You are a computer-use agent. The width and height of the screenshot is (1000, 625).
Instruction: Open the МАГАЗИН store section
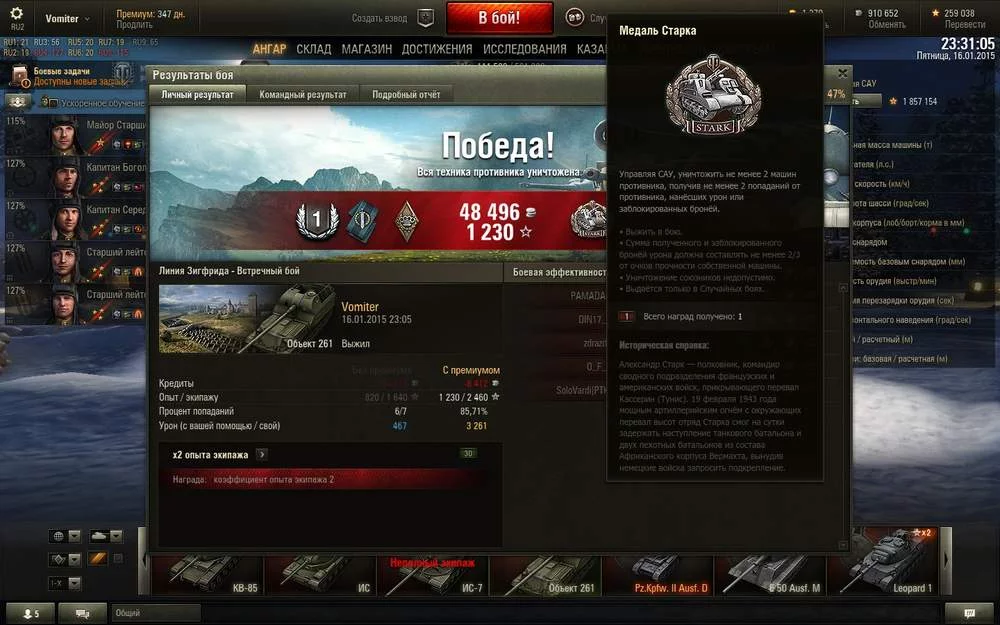point(366,49)
